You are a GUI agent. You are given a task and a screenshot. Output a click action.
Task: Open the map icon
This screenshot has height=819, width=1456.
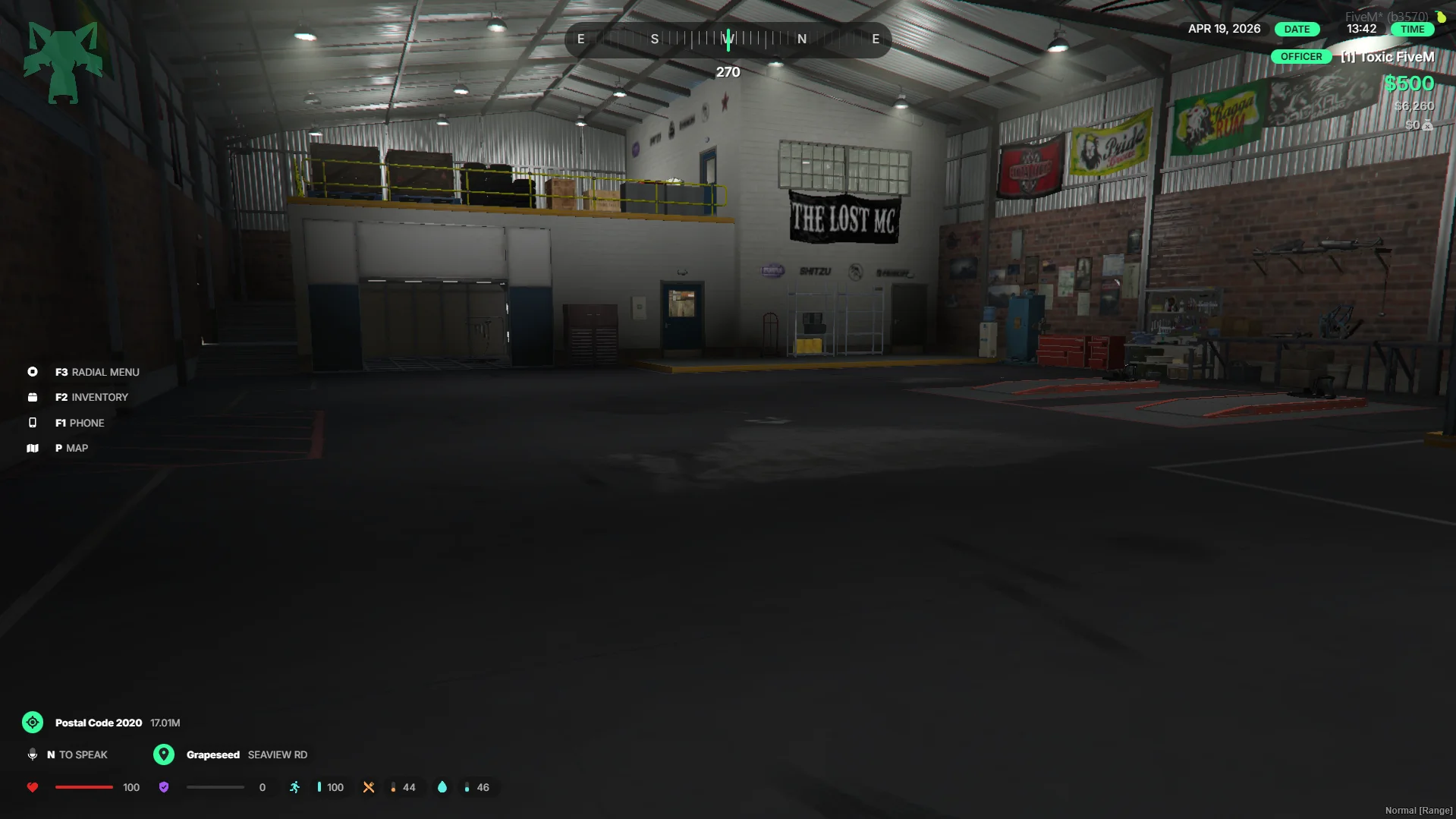coord(33,448)
